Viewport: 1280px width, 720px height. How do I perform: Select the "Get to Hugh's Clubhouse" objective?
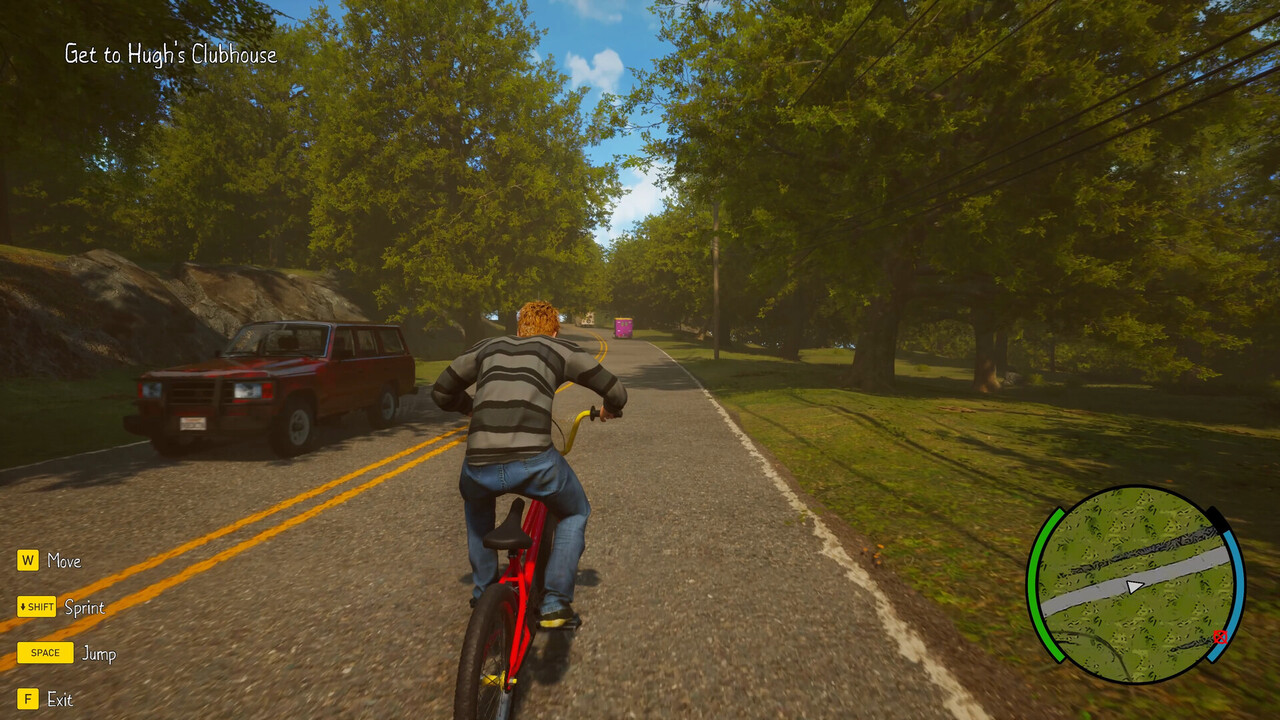point(171,55)
